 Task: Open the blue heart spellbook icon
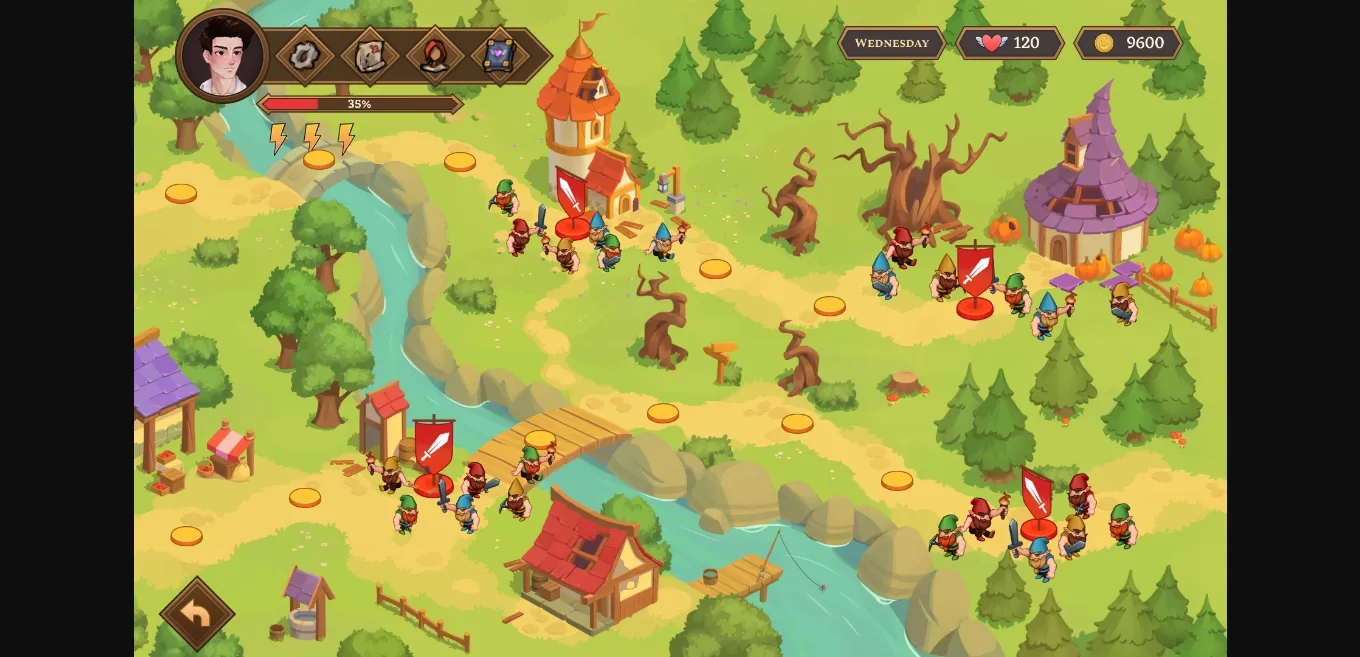(499, 55)
